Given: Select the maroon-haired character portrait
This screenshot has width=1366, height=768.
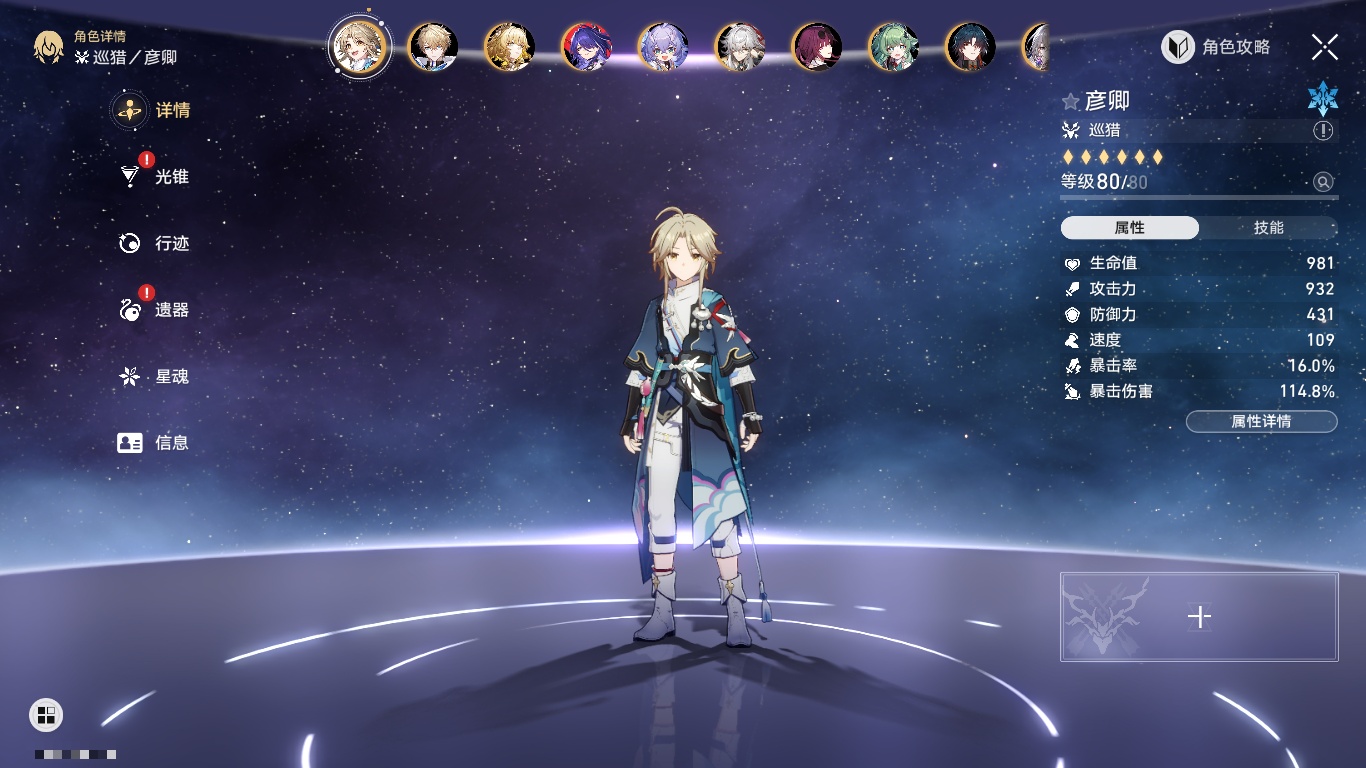Looking at the screenshot, I should click(817, 47).
